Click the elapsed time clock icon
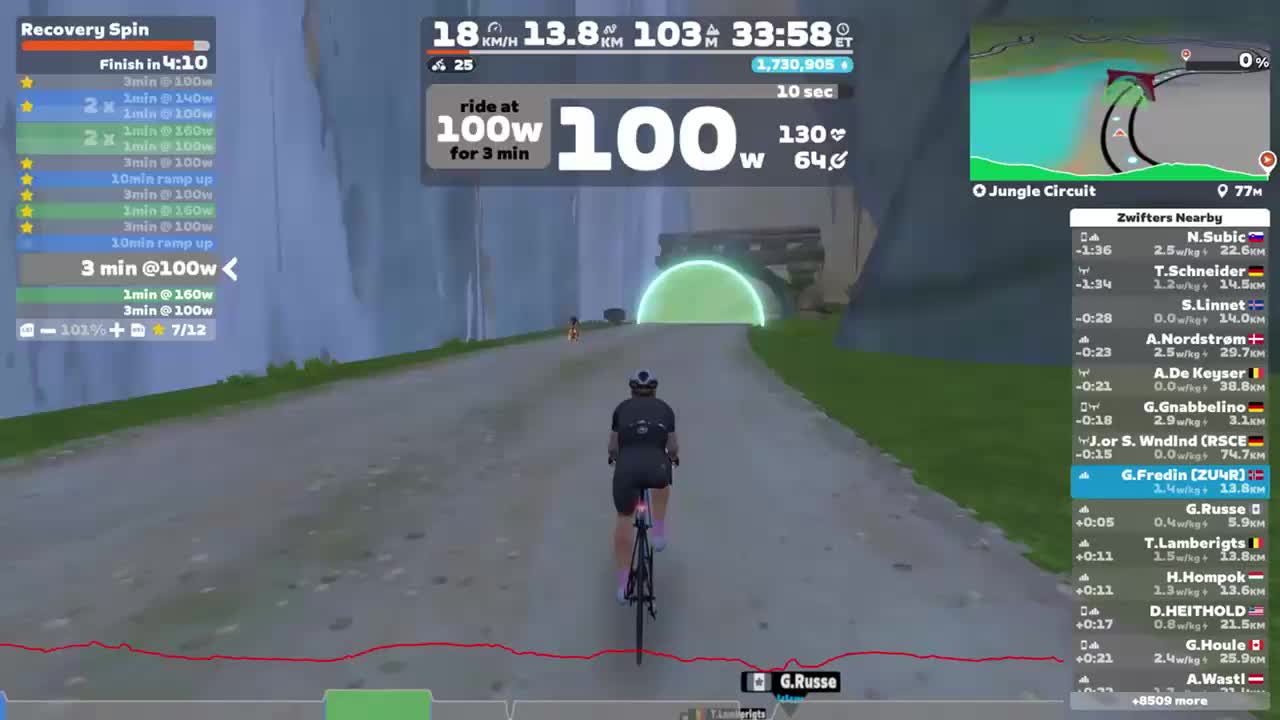The height and width of the screenshot is (720, 1280). (843, 29)
